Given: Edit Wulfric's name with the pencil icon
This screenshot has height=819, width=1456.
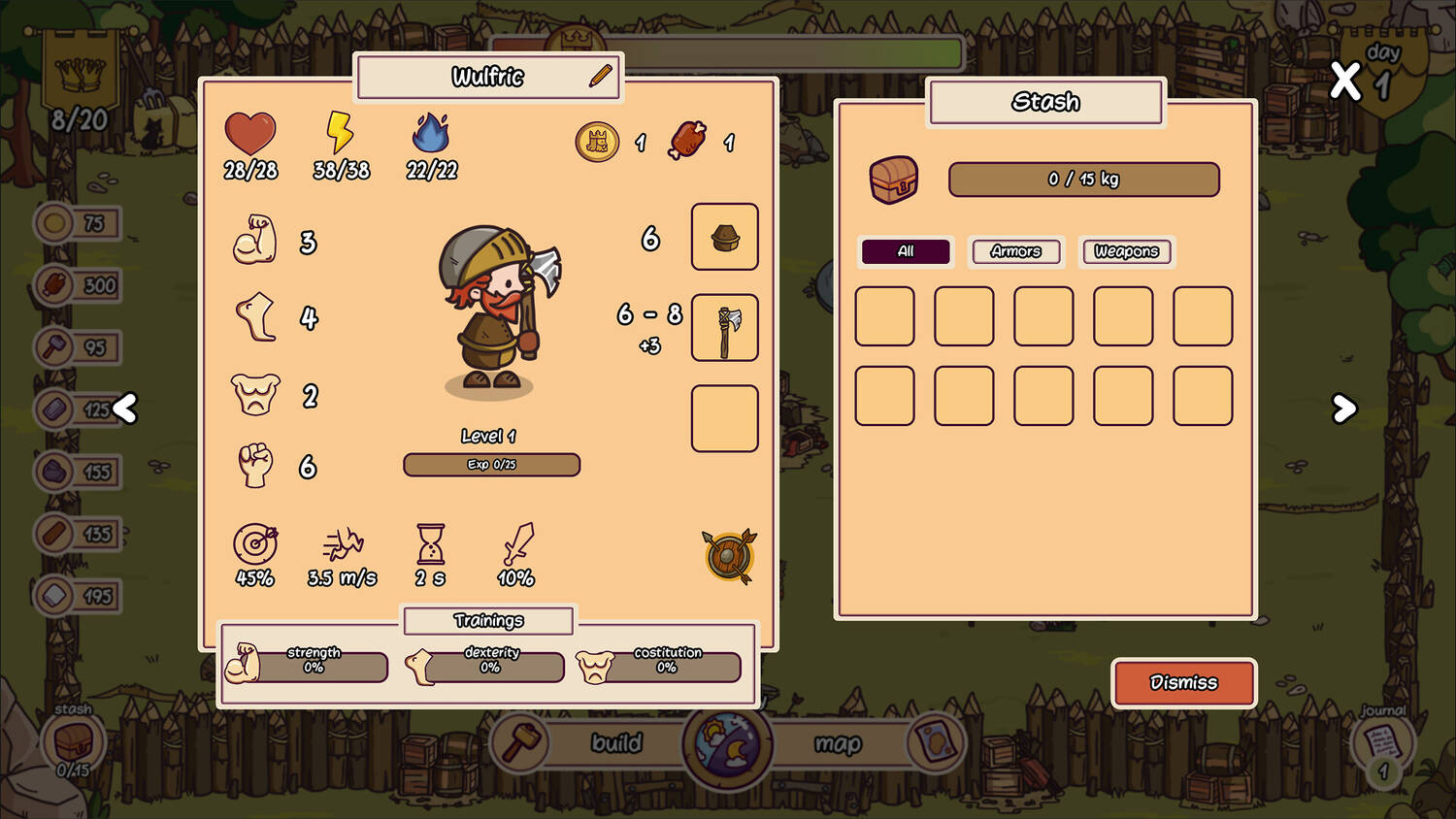Looking at the screenshot, I should [601, 76].
